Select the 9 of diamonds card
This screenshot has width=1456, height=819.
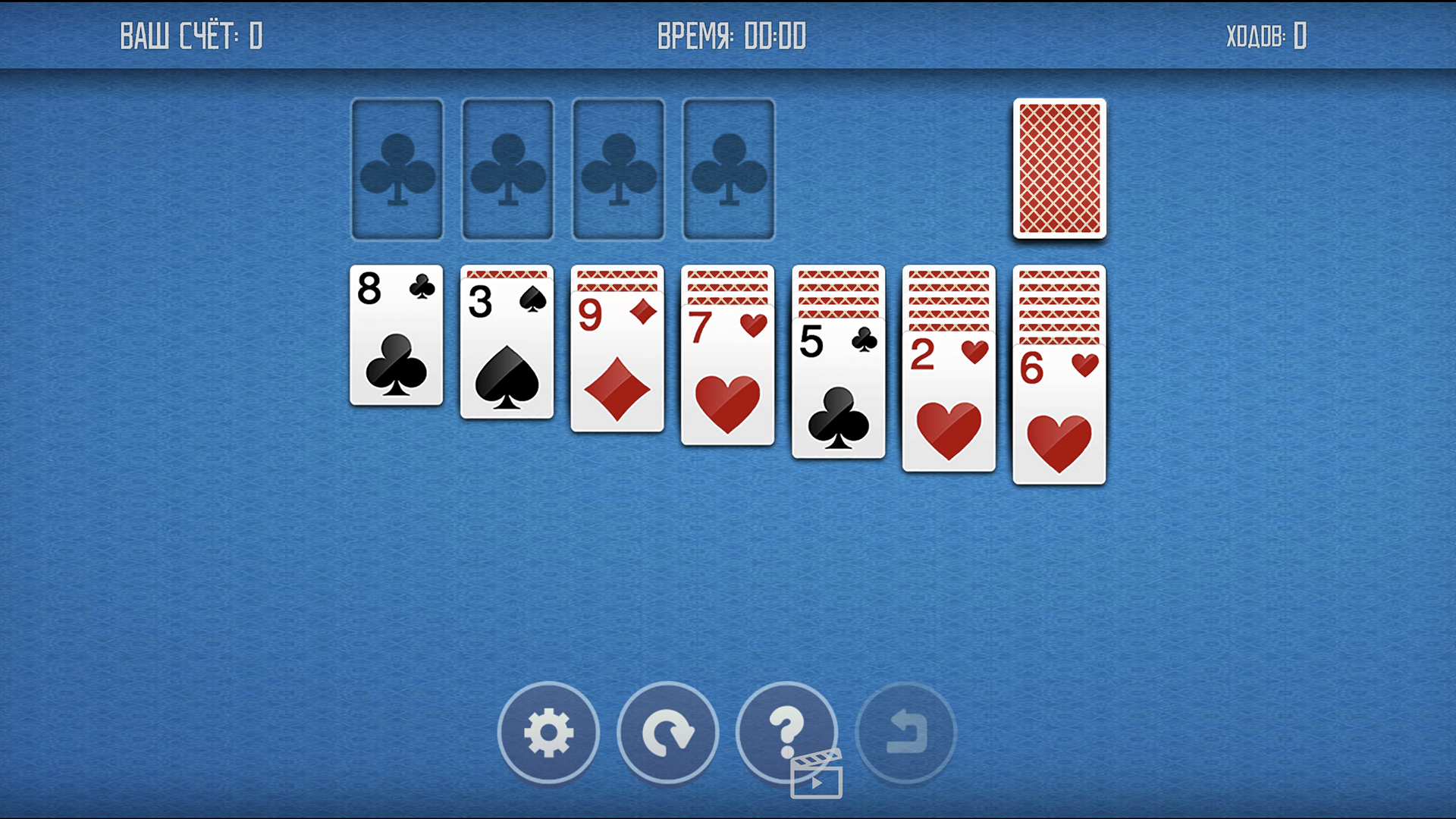tap(617, 364)
